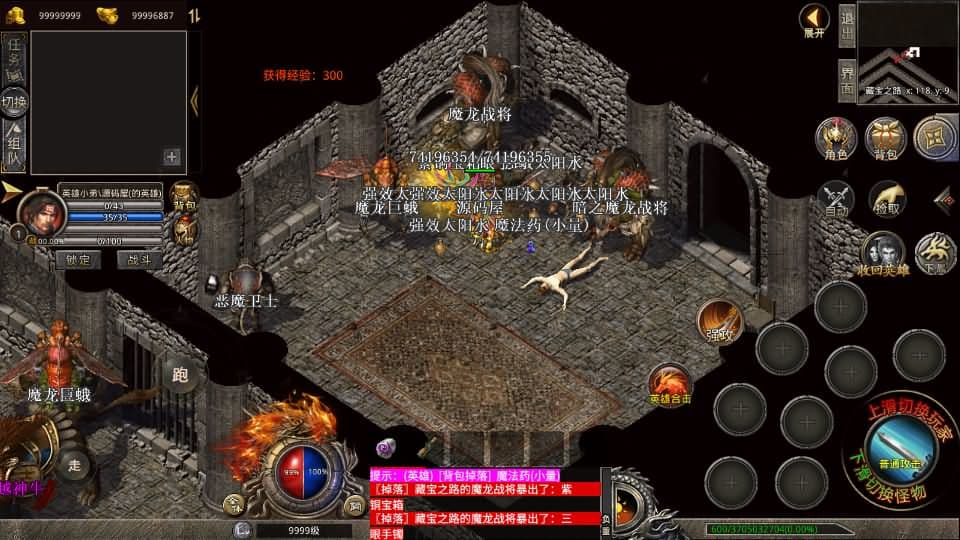Toggle 自动 auto-battle with crossed swords icon

(x=835, y=199)
